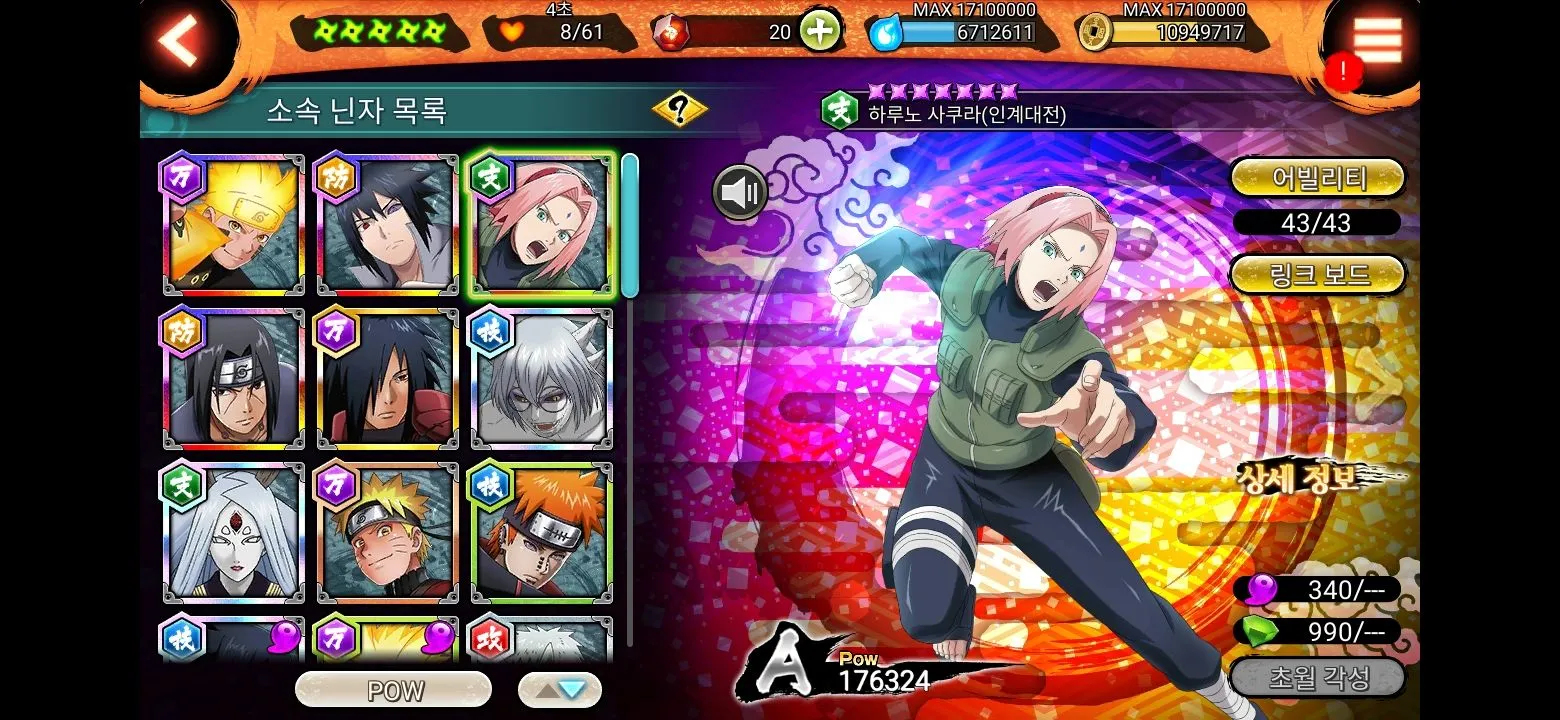Choose the Madara character tile
The width and height of the screenshot is (1560, 720).
tap(388, 380)
